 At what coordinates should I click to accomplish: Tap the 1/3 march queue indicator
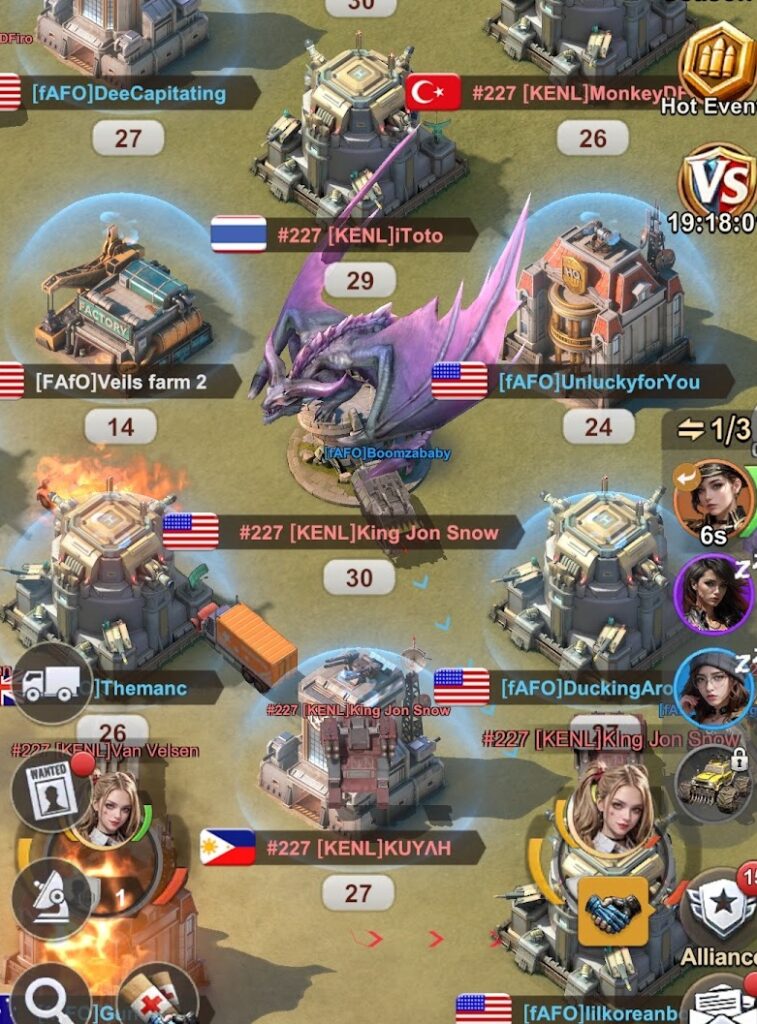coord(714,430)
